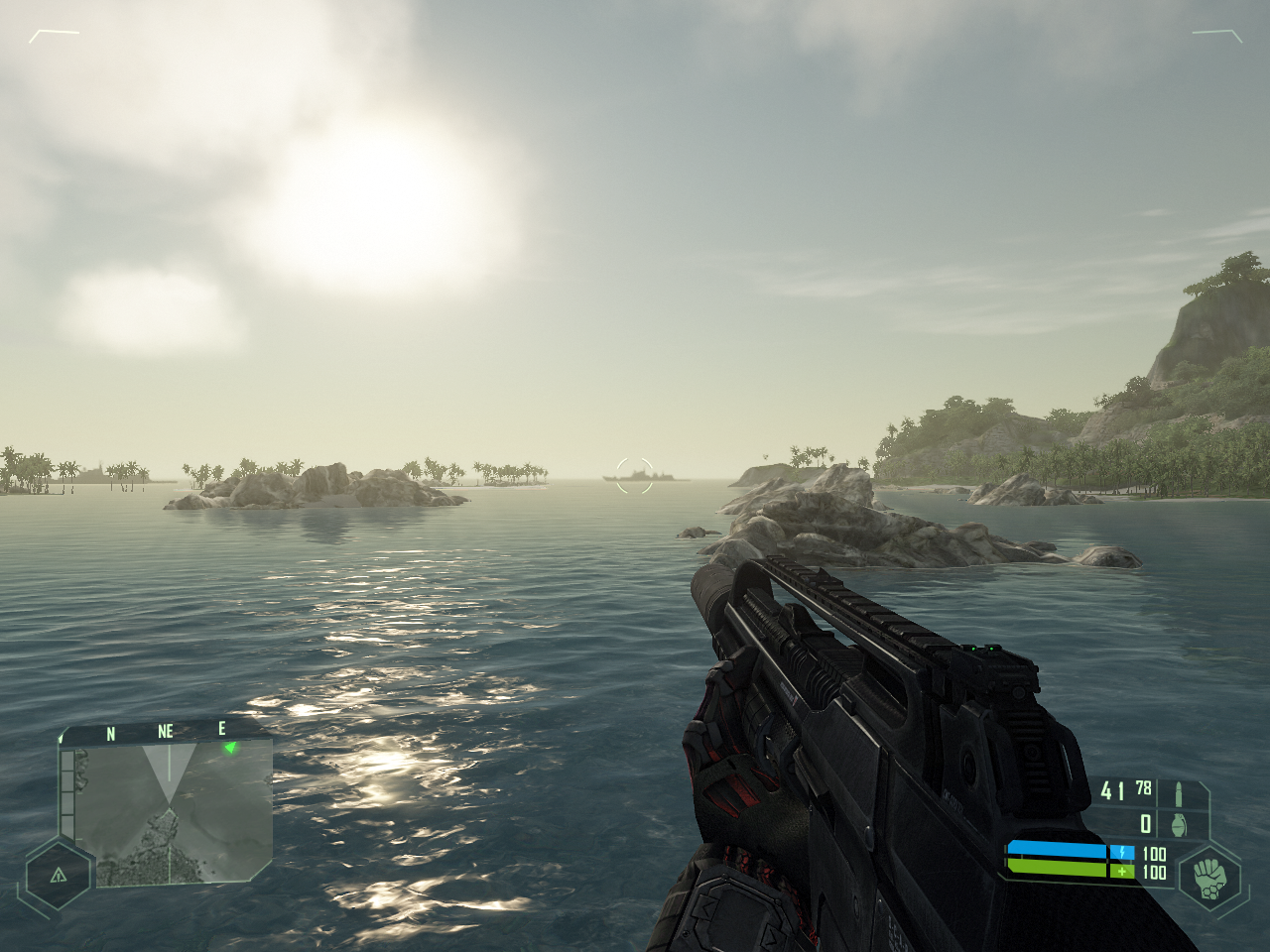The image size is (1270, 952).
Task: Click the green objective arrow on compass
Action: (x=230, y=747)
